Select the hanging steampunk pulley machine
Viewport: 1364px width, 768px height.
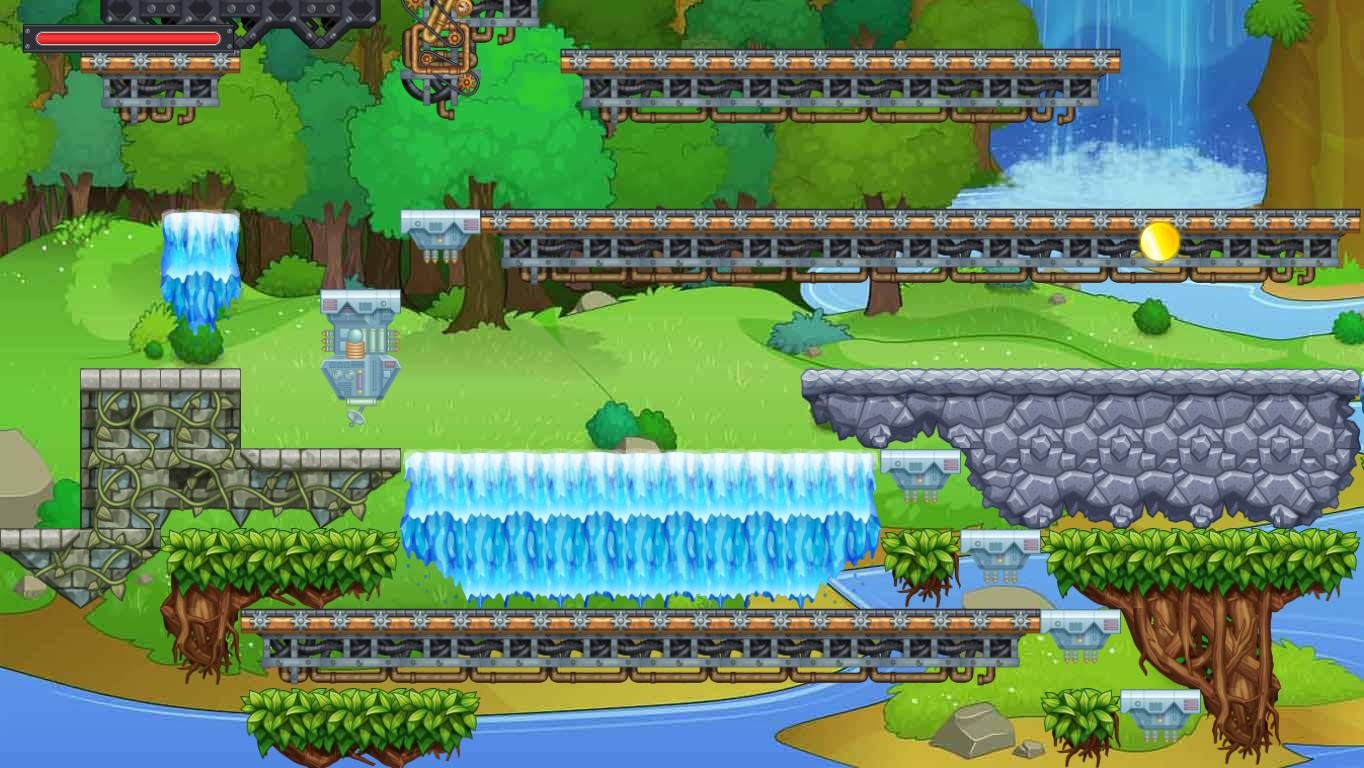(x=440, y=50)
